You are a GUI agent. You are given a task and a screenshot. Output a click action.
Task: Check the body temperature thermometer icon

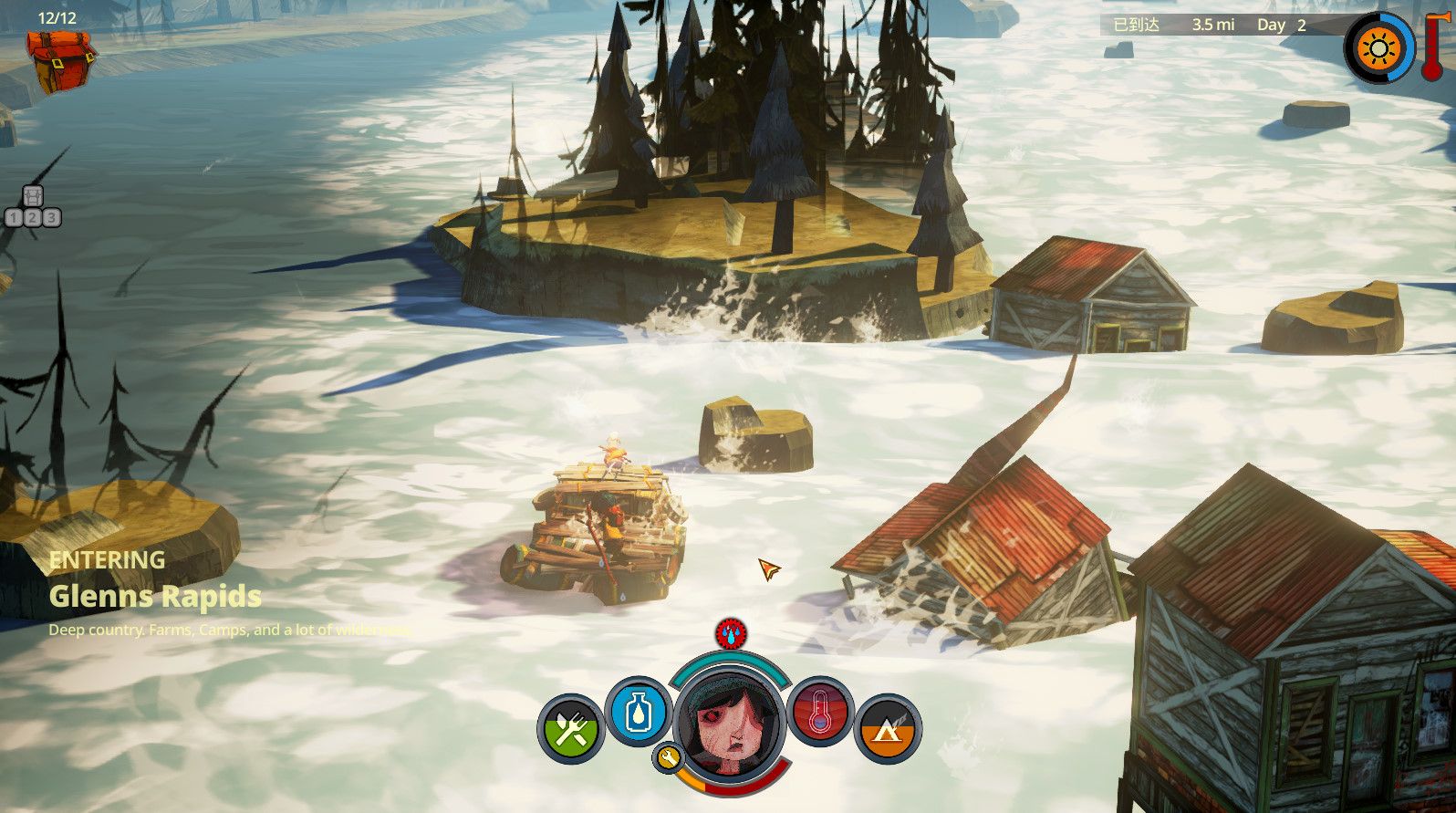coord(819,713)
